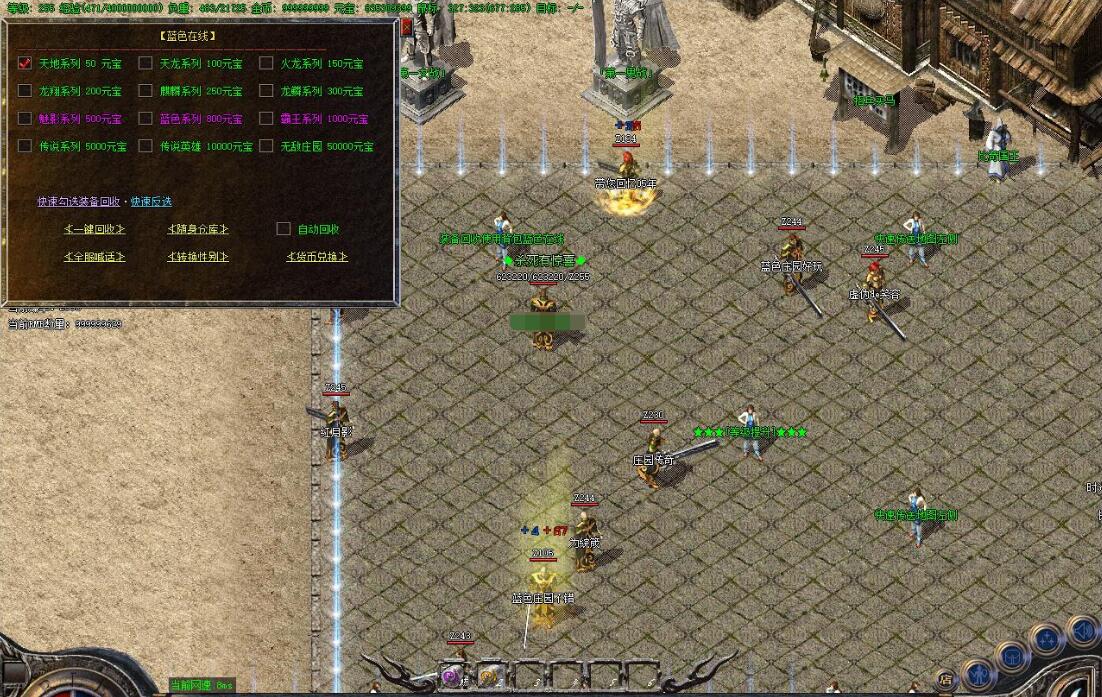The image size is (1102, 697).
Task: Close the 蓝色在线 recycle panel
Action: [406, 27]
